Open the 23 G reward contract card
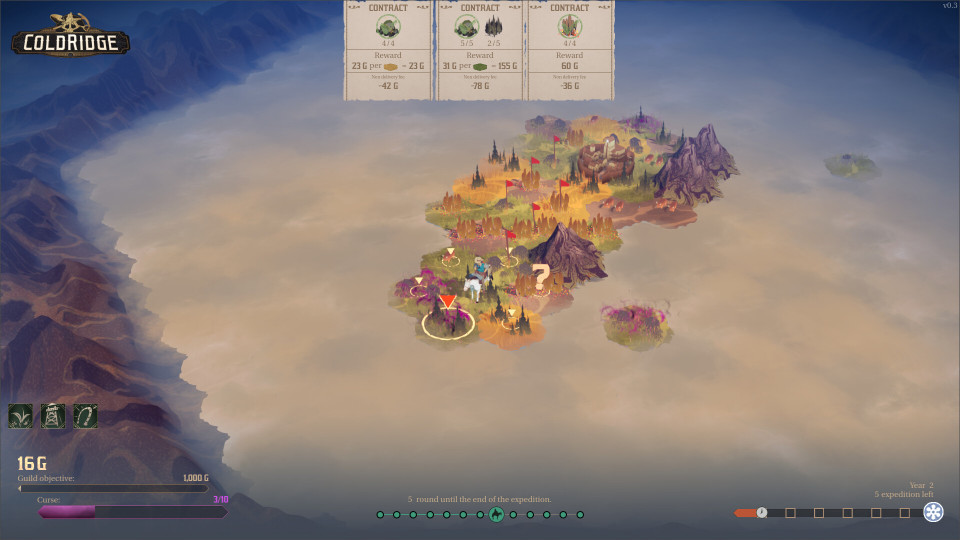Image resolution: width=960 pixels, height=540 pixels. (x=388, y=50)
